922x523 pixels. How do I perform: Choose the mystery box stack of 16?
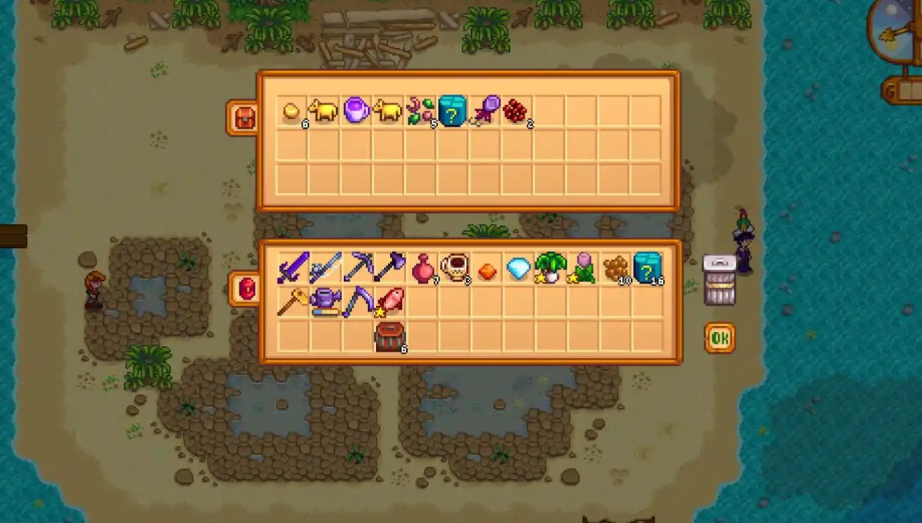coord(647,268)
